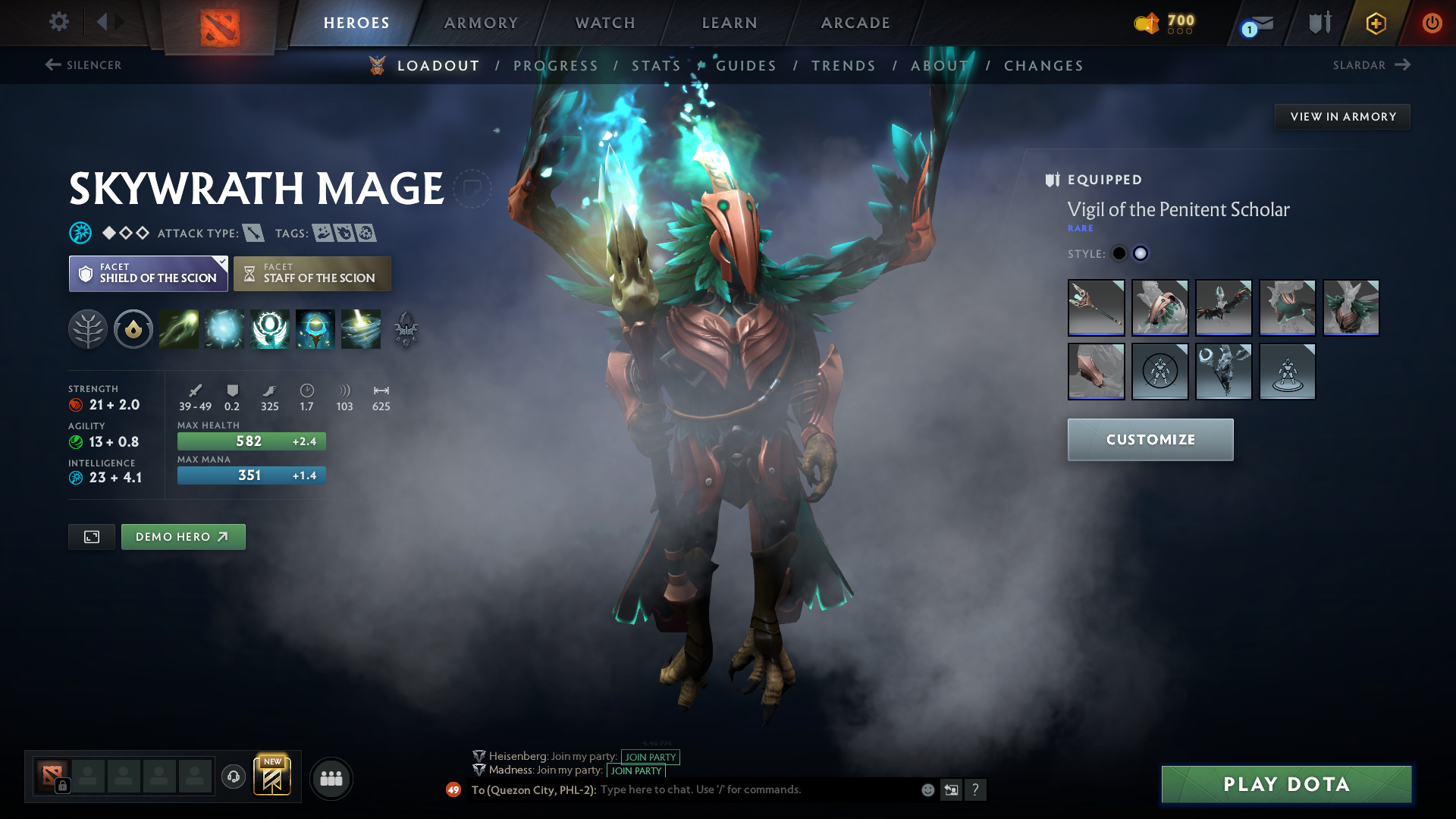The image size is (1456, 819).
Task: Select the Concussive Shot ability icon
Action: tap(224, 329)
